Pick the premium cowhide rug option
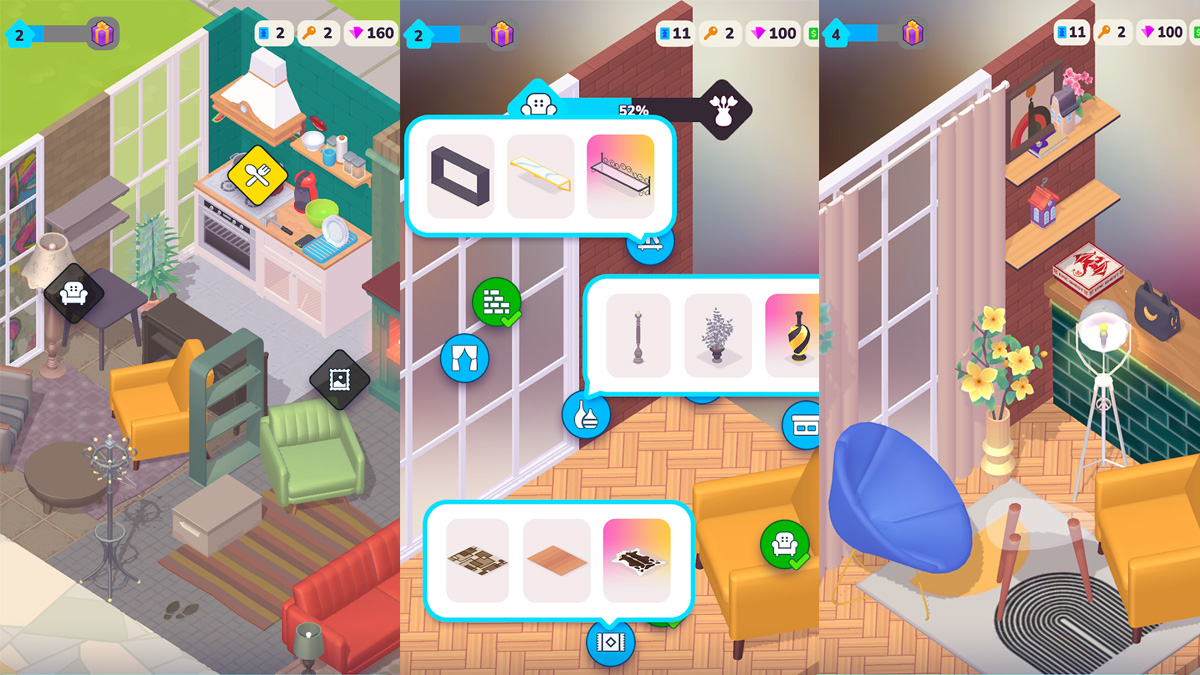Viewport: 1200px width, 675px height. [636, 560]
